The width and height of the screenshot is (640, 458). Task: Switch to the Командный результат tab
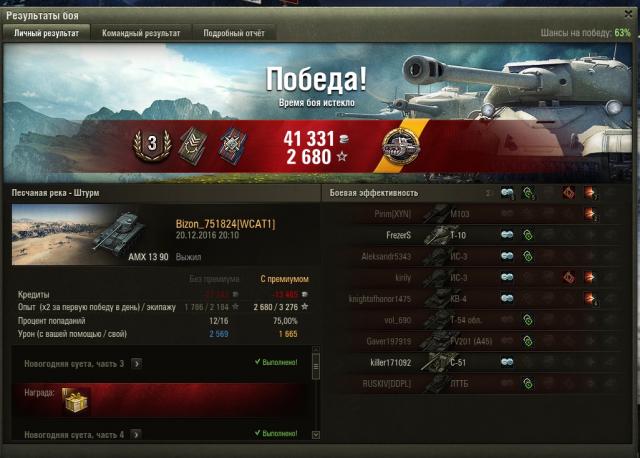pyautogui.click(x=141, y=33)
